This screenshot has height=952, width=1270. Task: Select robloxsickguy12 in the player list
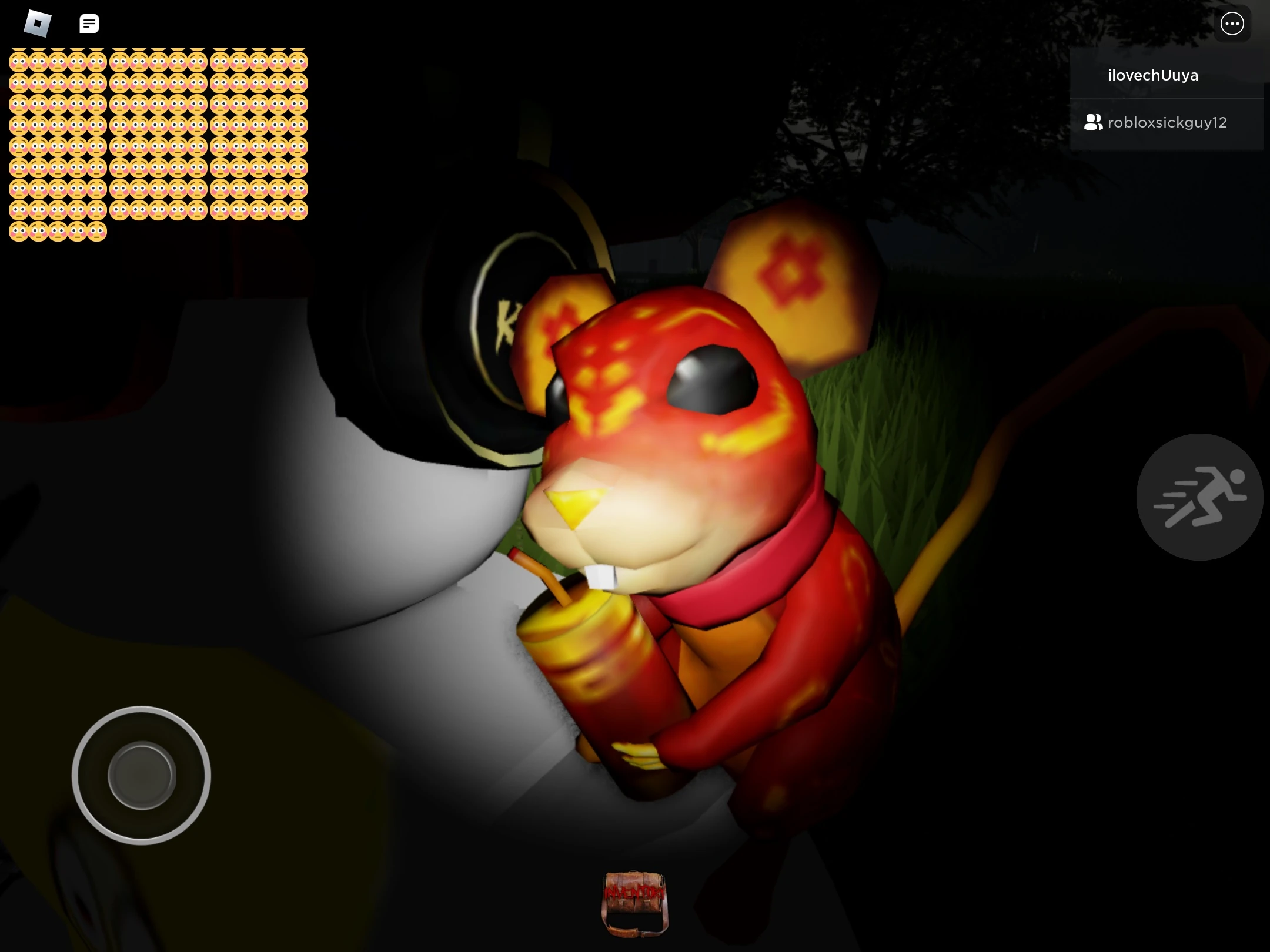tap(1167, 122)
